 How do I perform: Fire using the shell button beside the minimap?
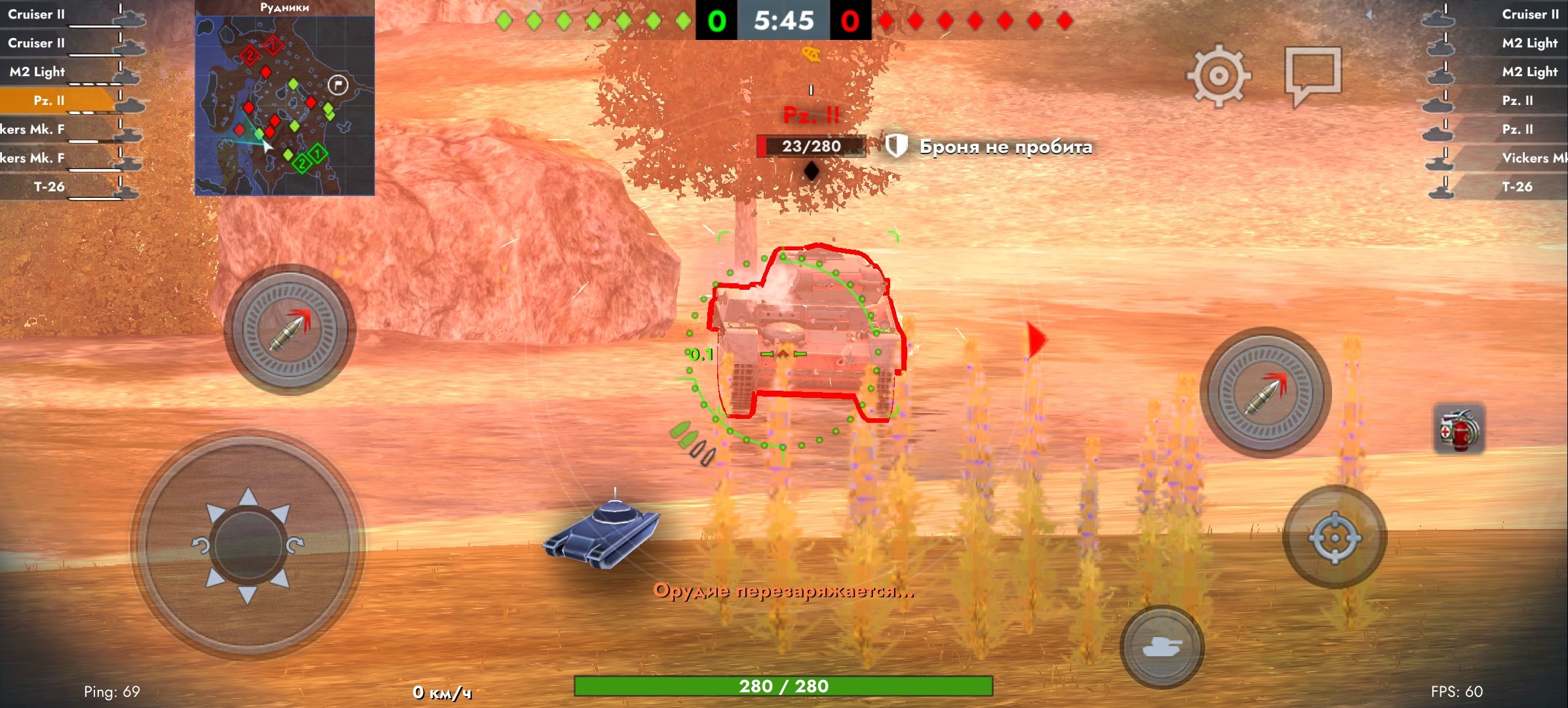click(289, 329)
